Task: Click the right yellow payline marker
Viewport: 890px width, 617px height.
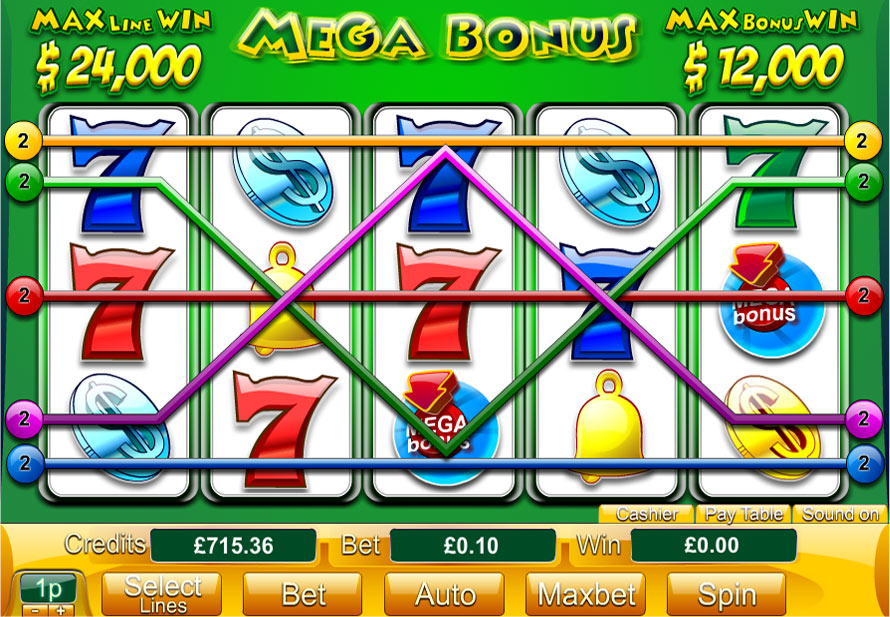Action: [862, 140]
